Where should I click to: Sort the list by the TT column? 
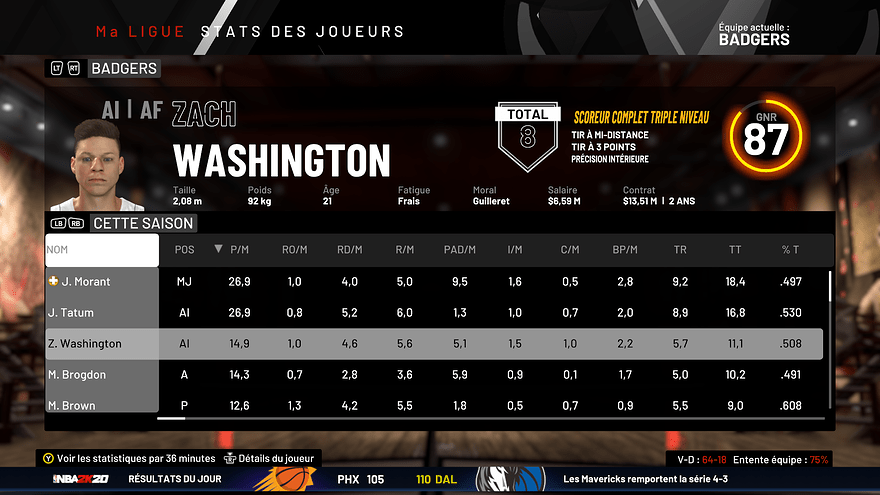pos(735,249)
